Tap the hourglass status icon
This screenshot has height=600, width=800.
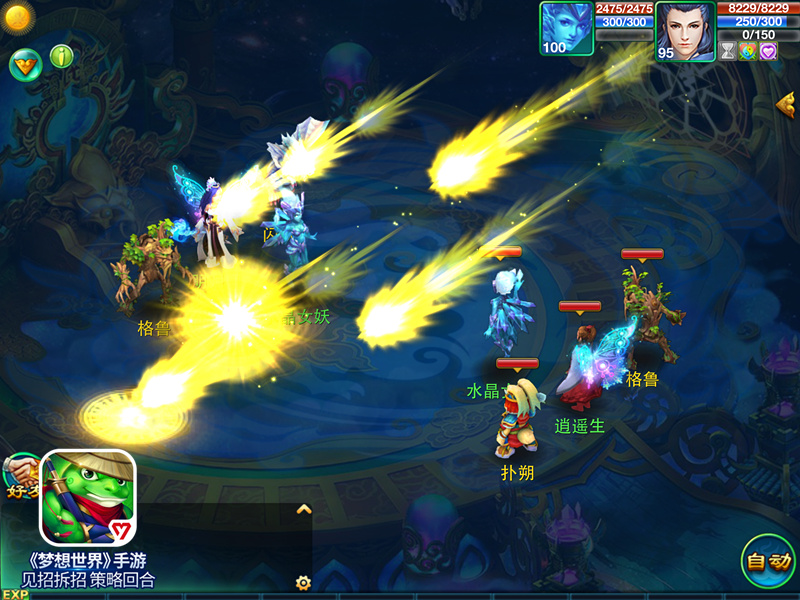728,52
